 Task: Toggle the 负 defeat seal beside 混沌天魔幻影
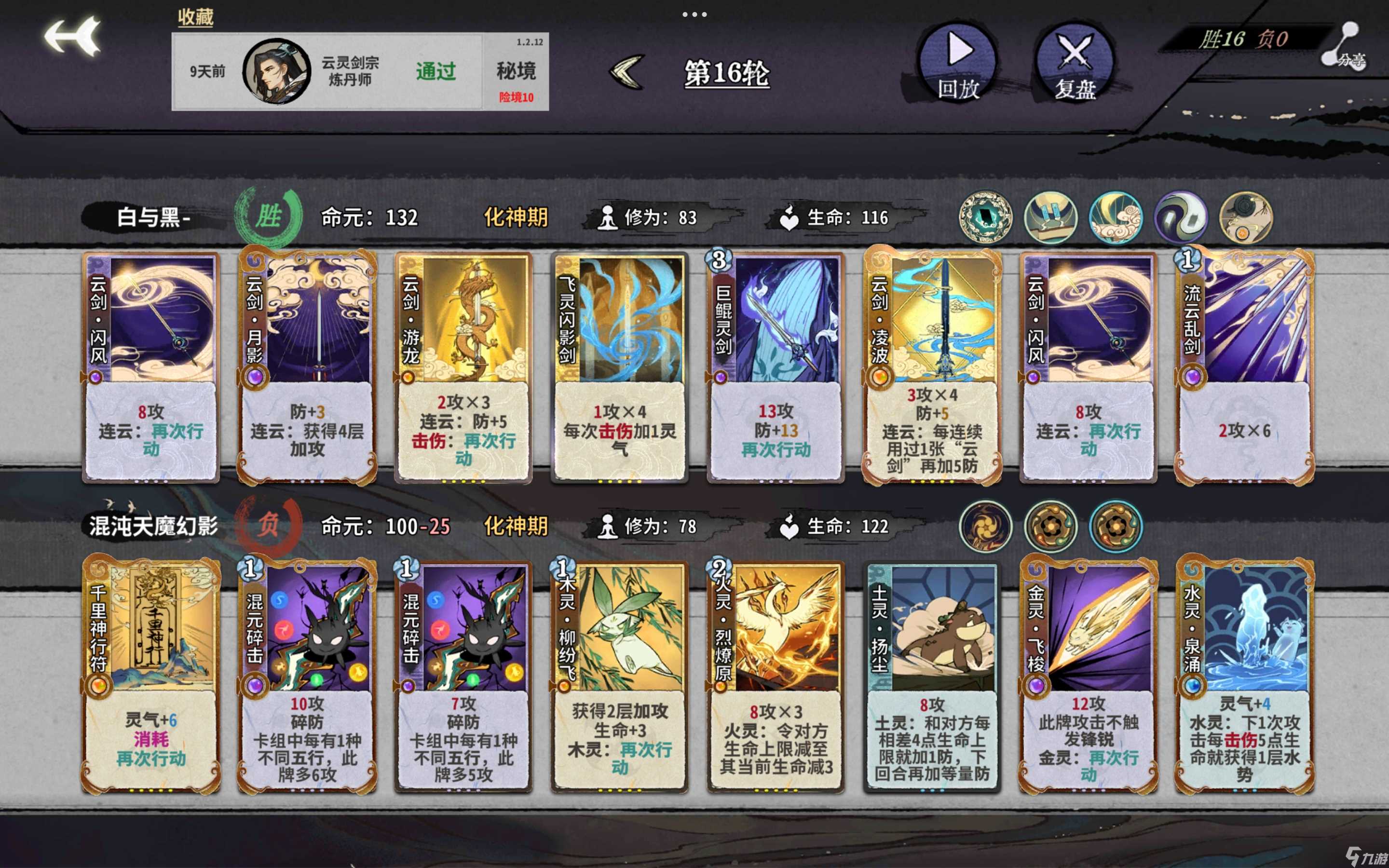270,525
